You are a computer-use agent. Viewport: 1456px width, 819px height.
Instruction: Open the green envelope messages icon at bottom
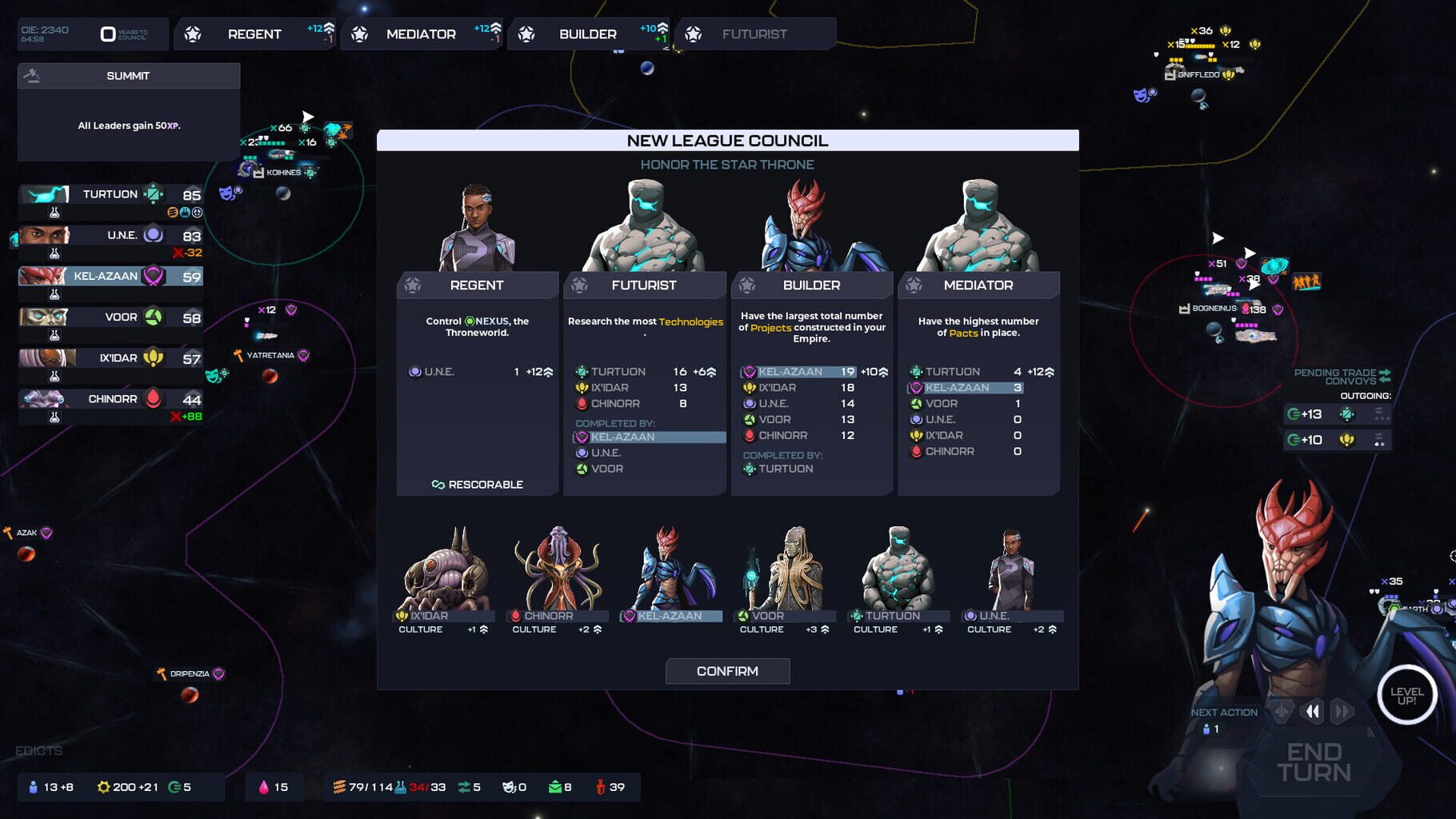tap(555, 787)
